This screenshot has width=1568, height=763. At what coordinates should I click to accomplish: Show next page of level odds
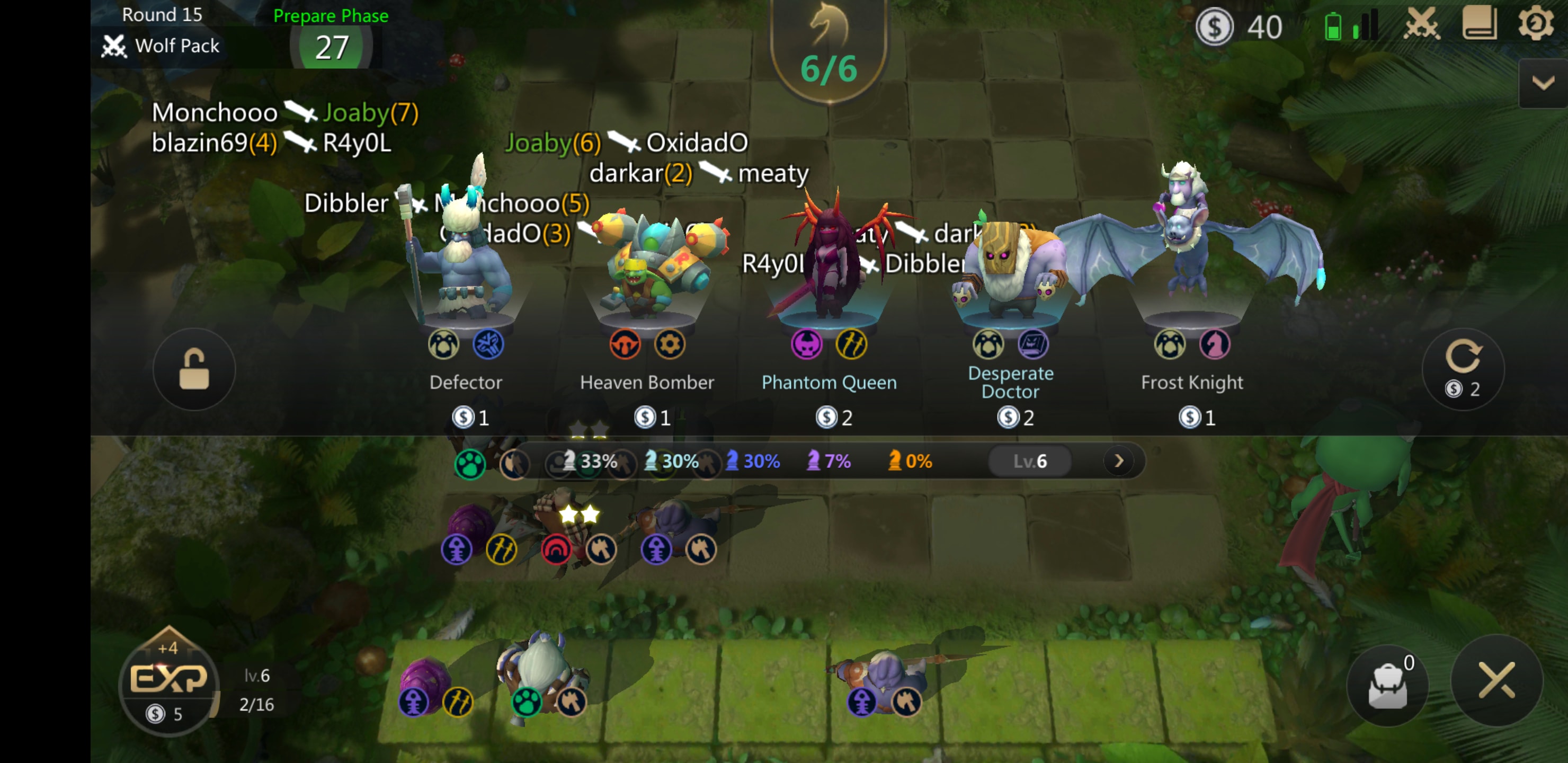point(1118,461)
